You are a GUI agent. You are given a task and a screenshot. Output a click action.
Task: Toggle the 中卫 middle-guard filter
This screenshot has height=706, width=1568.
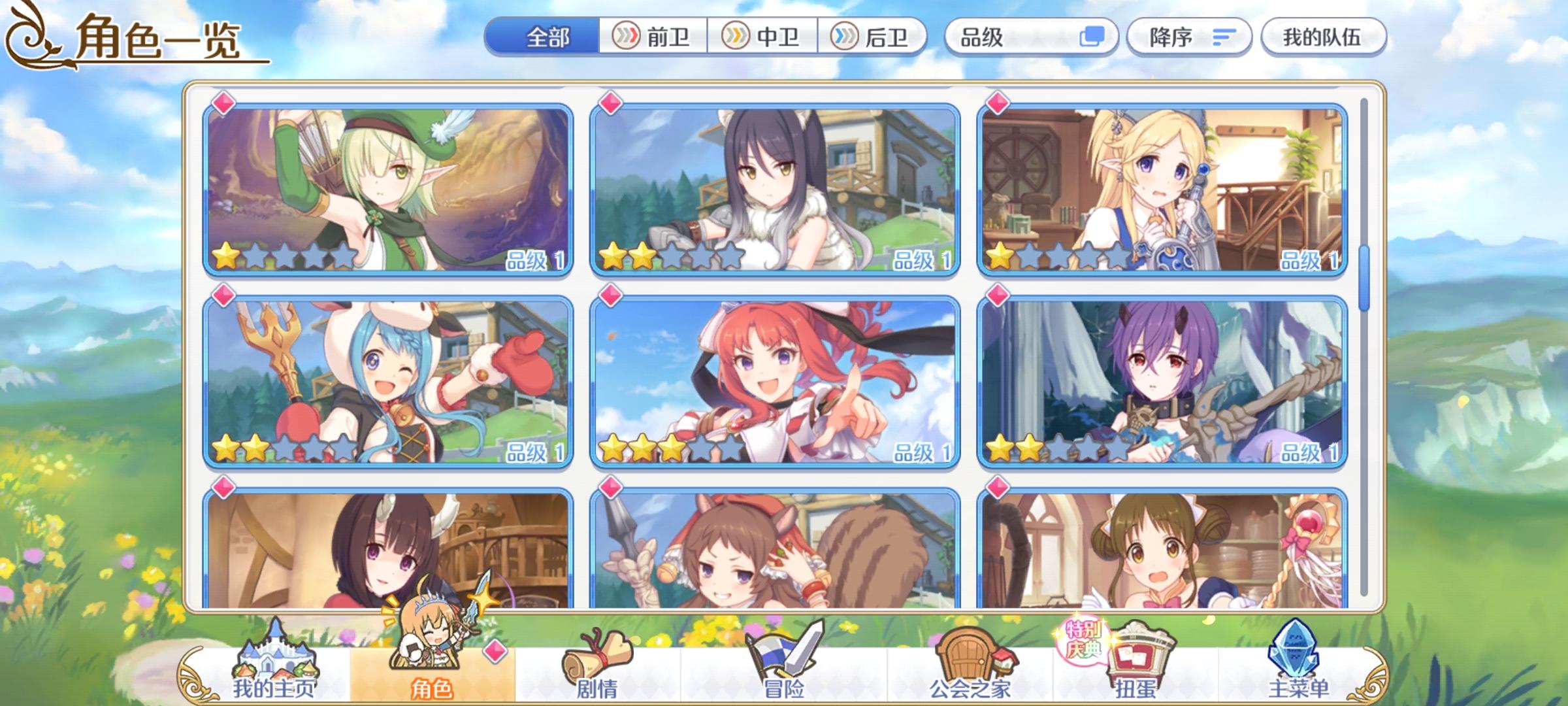762,37
